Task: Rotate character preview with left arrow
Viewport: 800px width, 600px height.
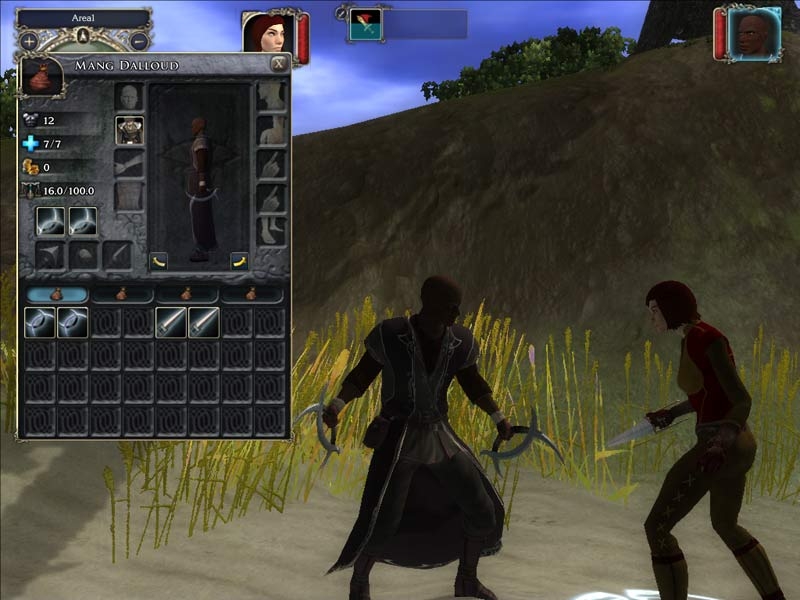Action: [159, 262]
